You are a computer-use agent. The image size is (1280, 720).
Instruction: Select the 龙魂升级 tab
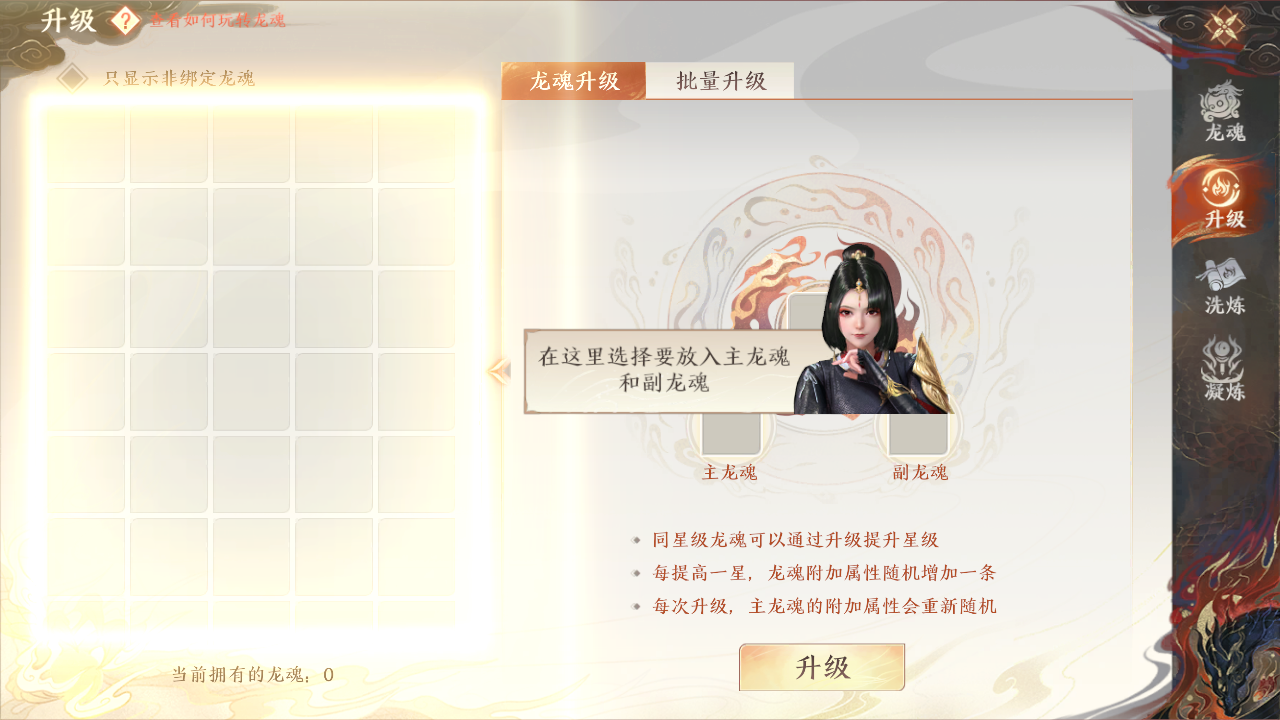pyautogui.click(x=572, y=82)
